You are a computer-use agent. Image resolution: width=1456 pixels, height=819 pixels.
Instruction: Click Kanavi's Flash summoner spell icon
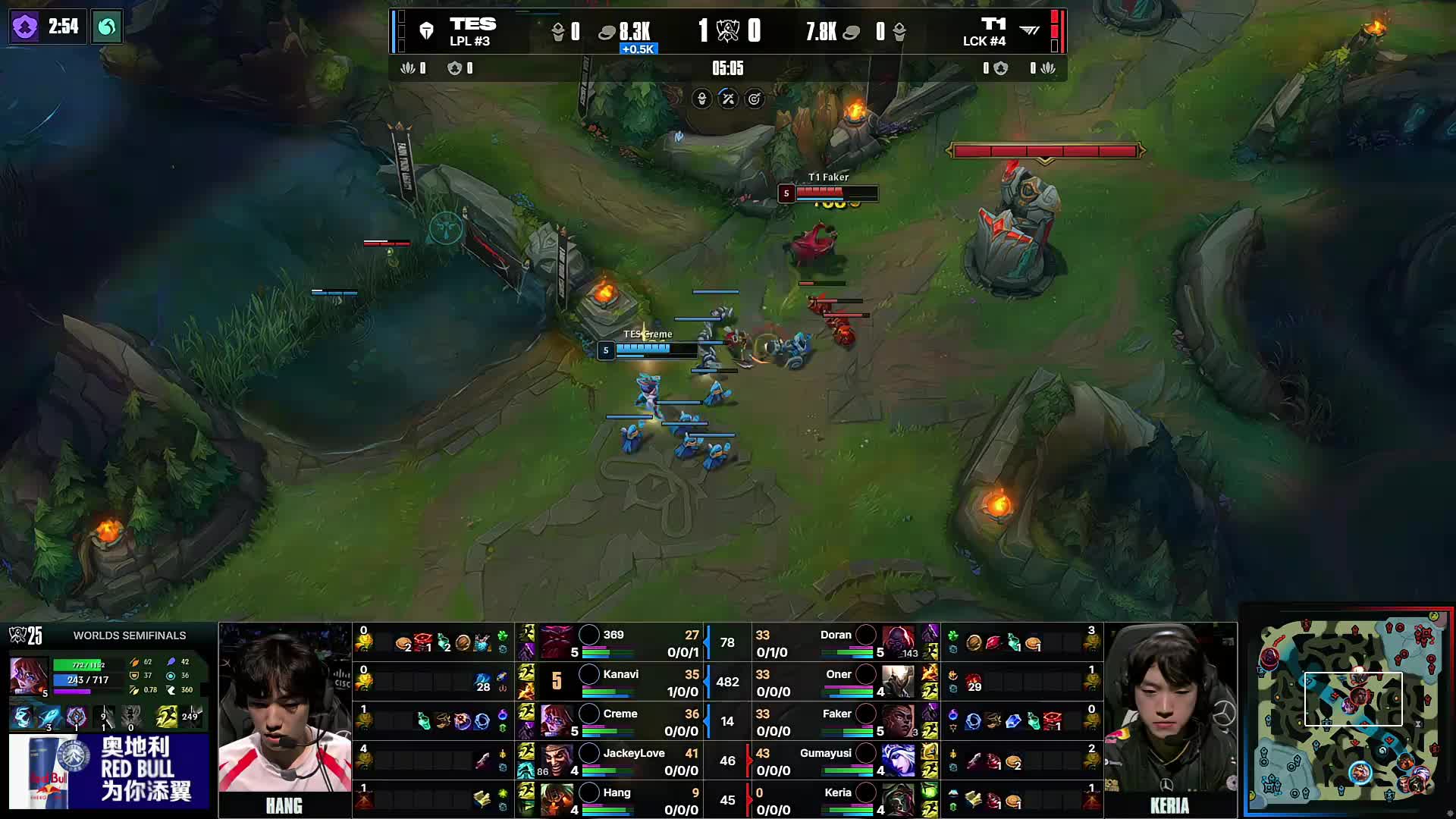tap(526, 673)
